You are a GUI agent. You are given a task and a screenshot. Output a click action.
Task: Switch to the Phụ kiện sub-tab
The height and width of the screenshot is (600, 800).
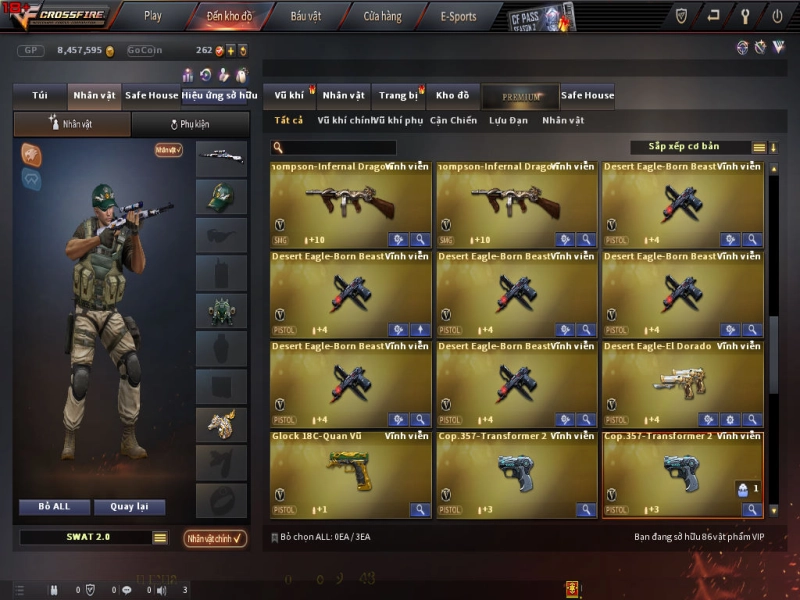tap(190, 125)
